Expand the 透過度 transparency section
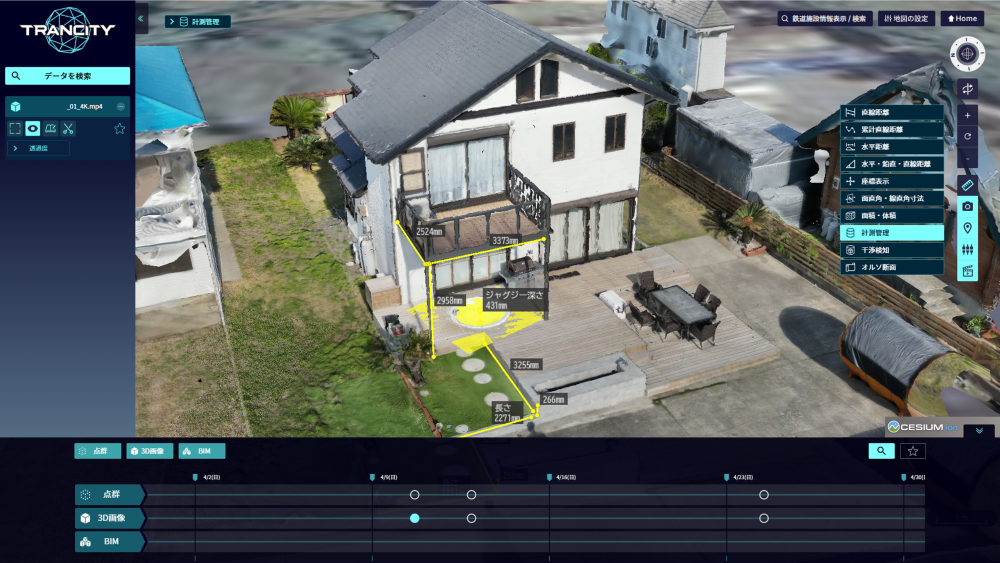This screenshot has width=1000, height=563. pyautogui.click(x=40, y=148)
